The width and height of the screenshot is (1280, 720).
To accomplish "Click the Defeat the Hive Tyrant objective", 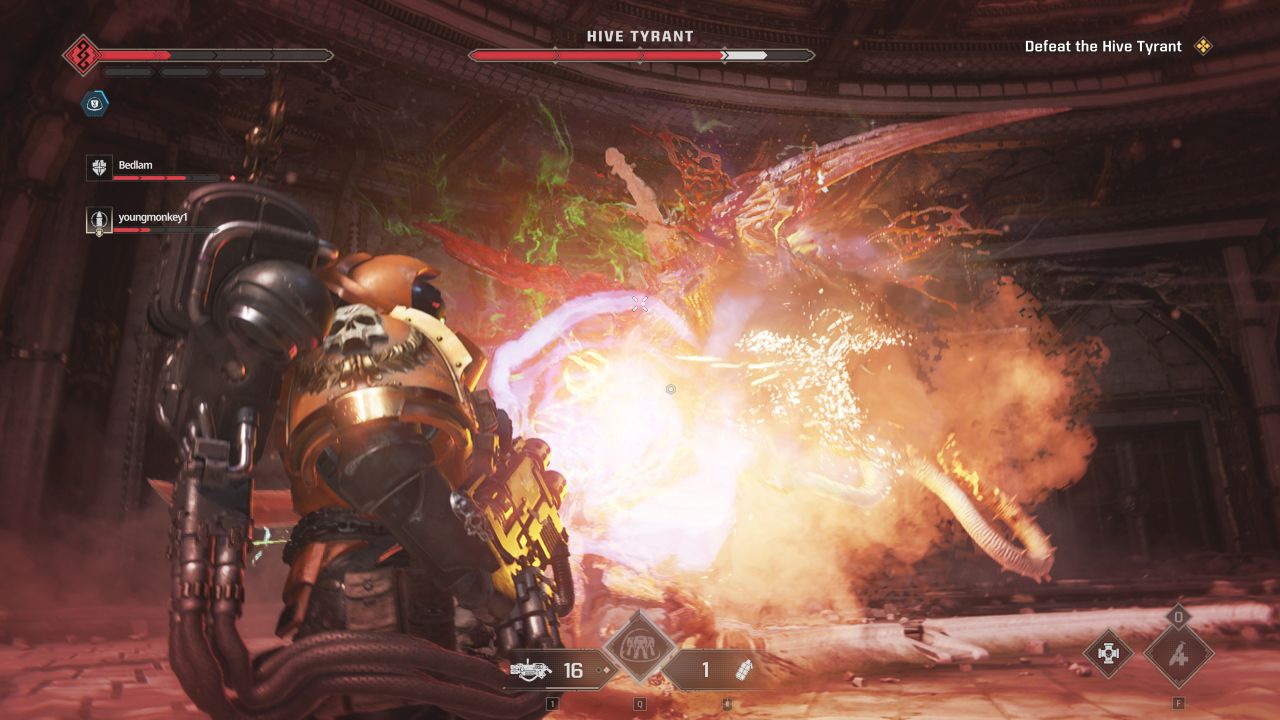I will click(x=1103, y=46).
